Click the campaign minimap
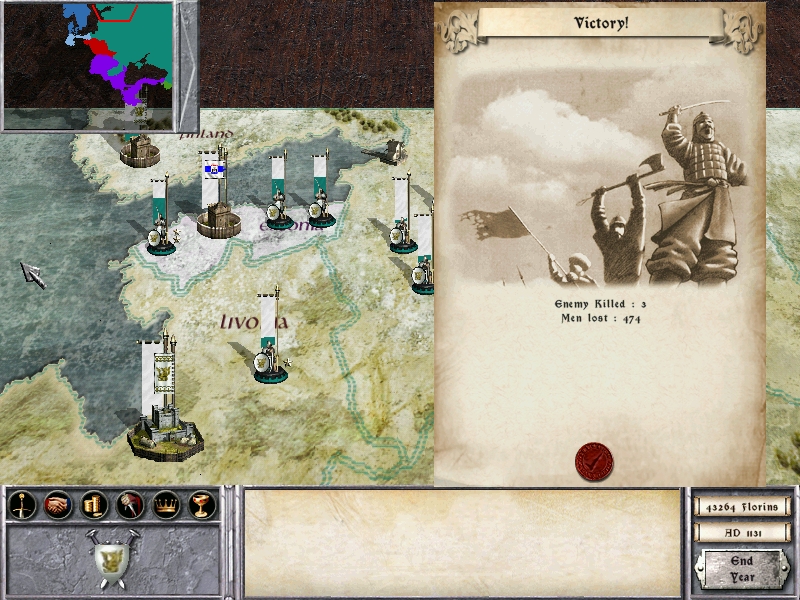 tap(88, 65)
